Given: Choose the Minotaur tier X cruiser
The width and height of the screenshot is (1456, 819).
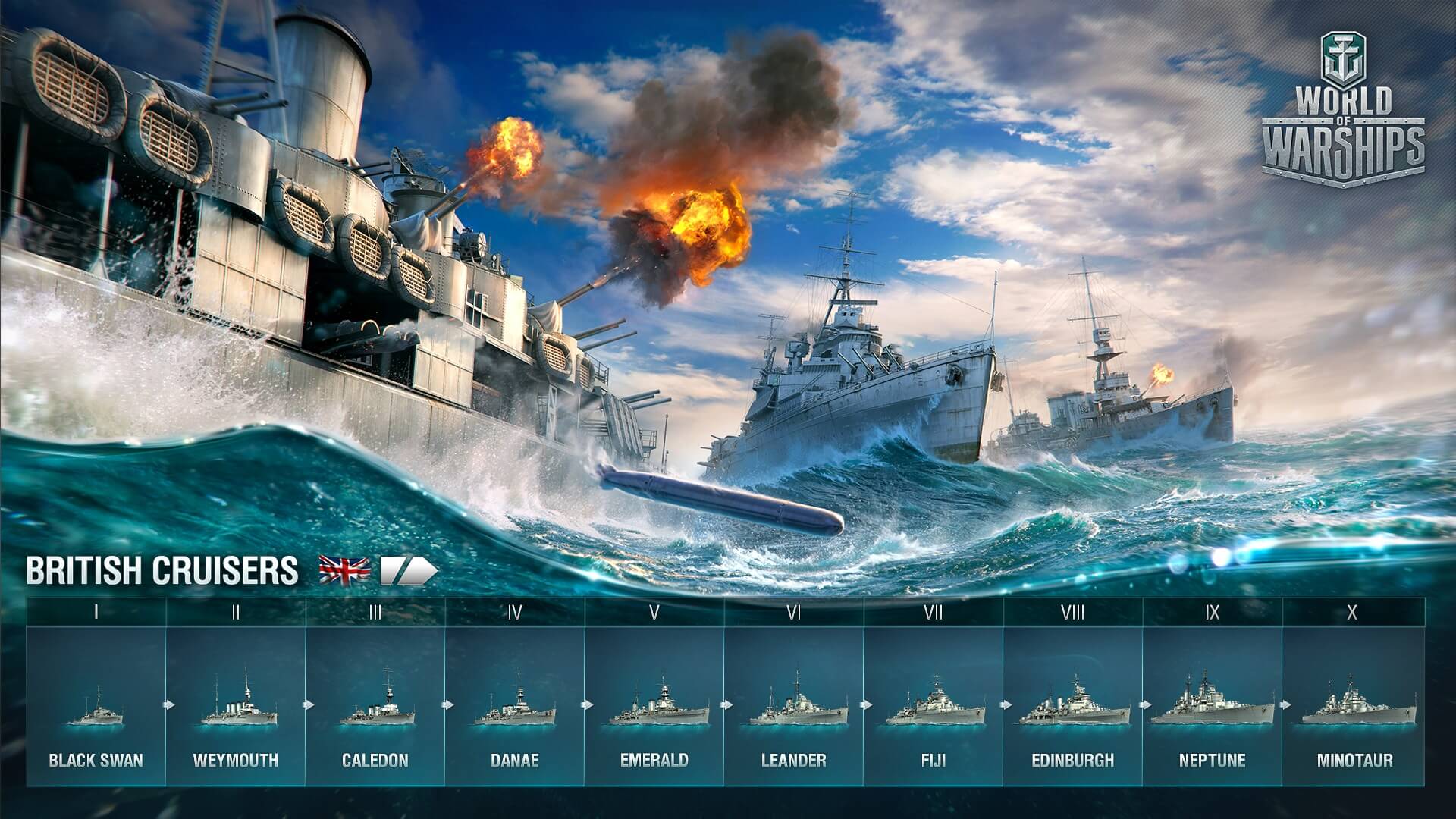Looking at the screenshot, I should point(1354,706).
